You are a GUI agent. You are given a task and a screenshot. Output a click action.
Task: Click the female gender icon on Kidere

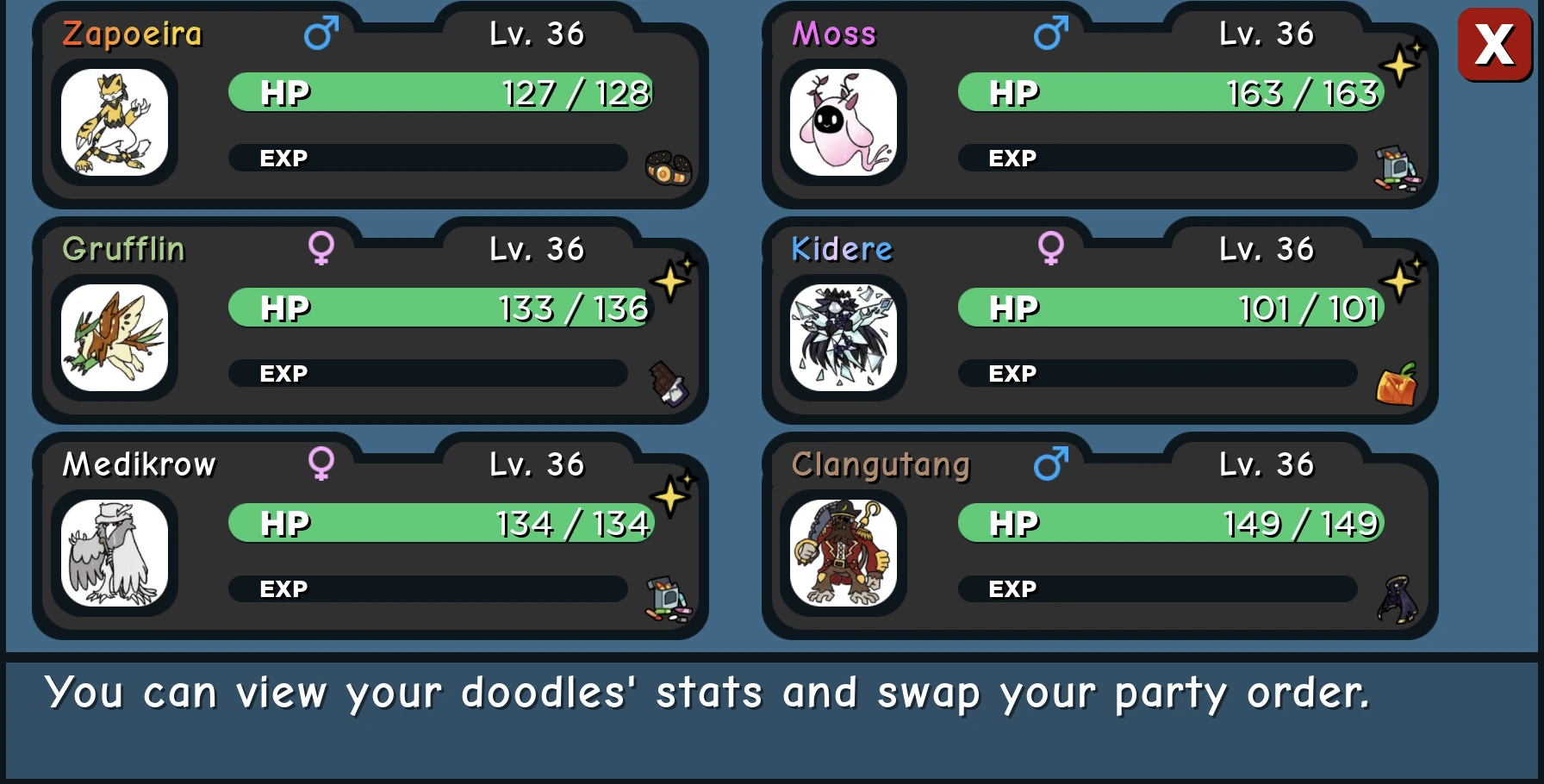pos(1052,248)
